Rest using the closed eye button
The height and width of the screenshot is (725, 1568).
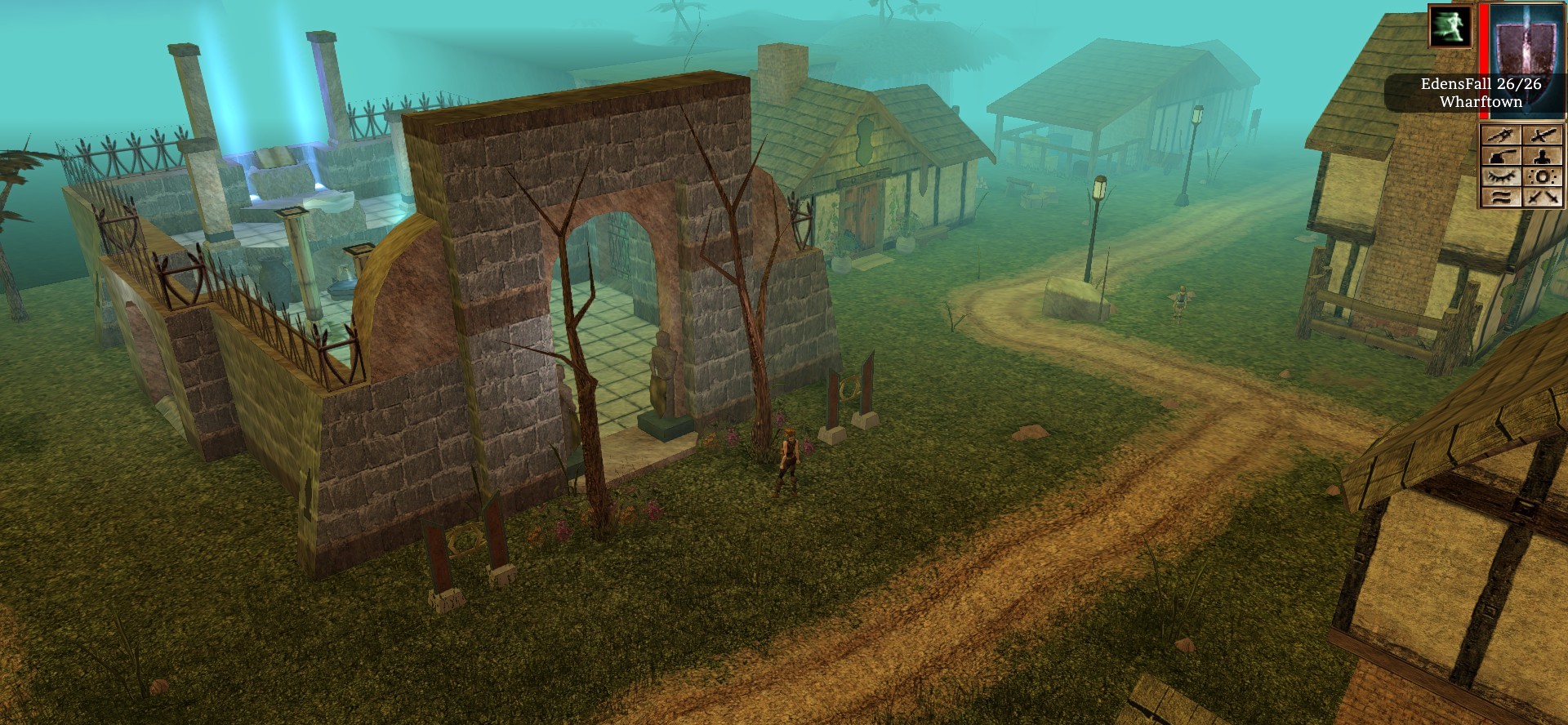coord(1501,177)
